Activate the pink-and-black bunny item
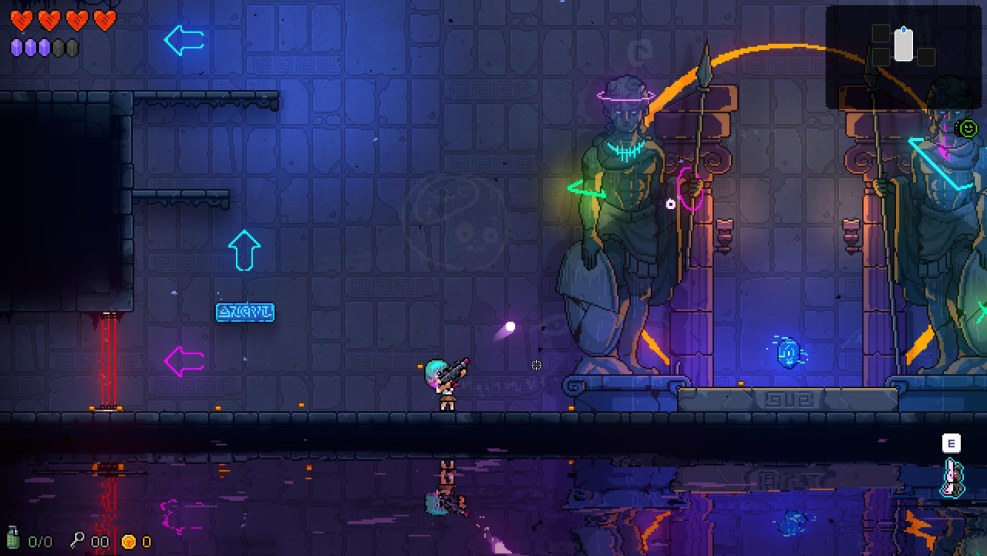The height and width of the screenshot is (556, 987). 951,478
